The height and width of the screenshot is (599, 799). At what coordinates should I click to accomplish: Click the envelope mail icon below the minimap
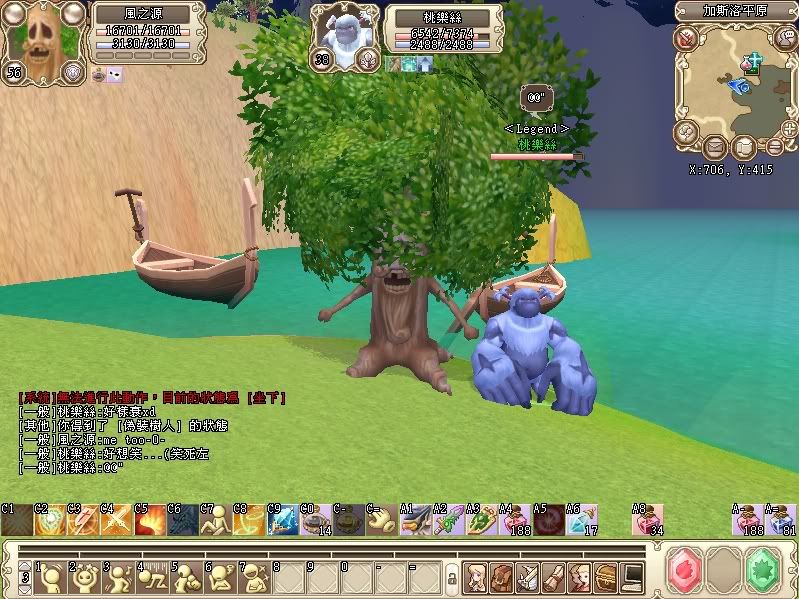[715, 148]
